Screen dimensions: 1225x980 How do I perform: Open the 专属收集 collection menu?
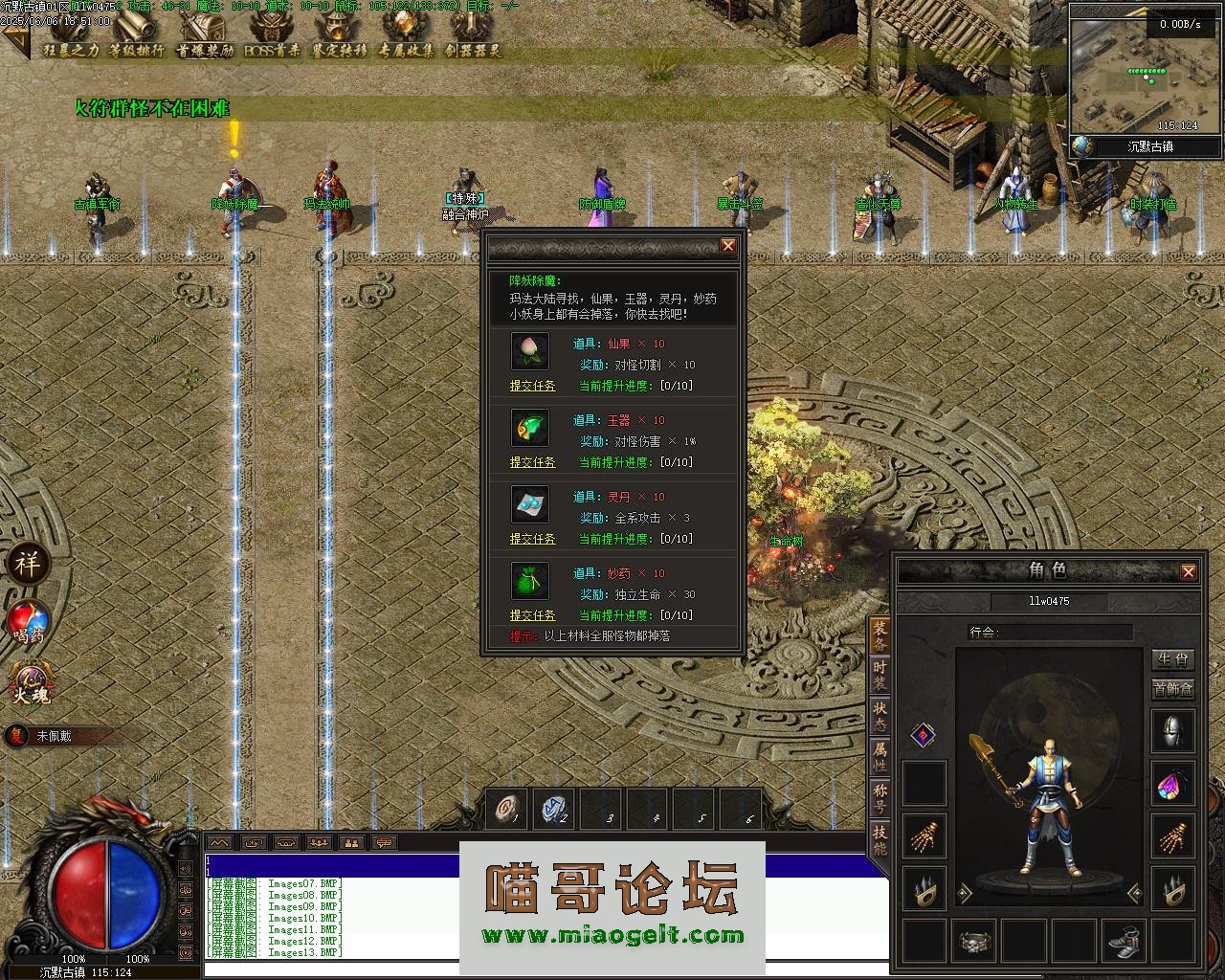[406, 38]
